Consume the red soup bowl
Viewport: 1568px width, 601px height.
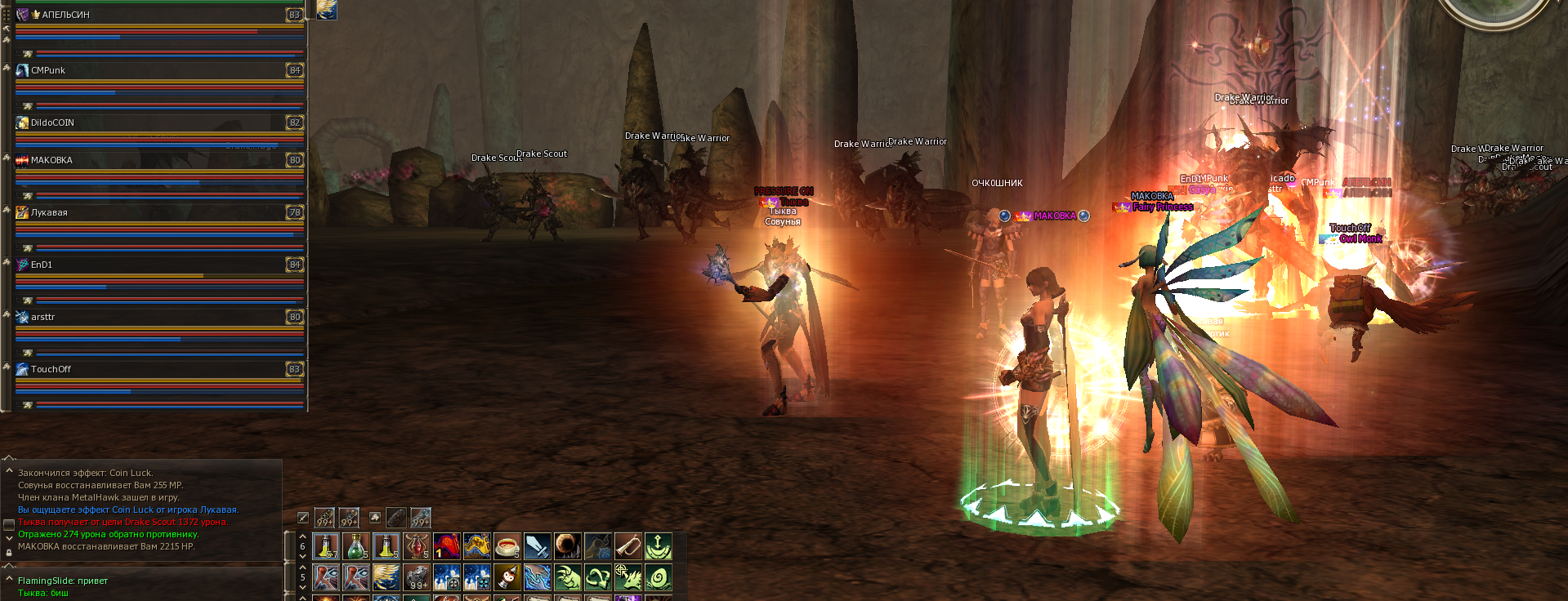(507, 545)
